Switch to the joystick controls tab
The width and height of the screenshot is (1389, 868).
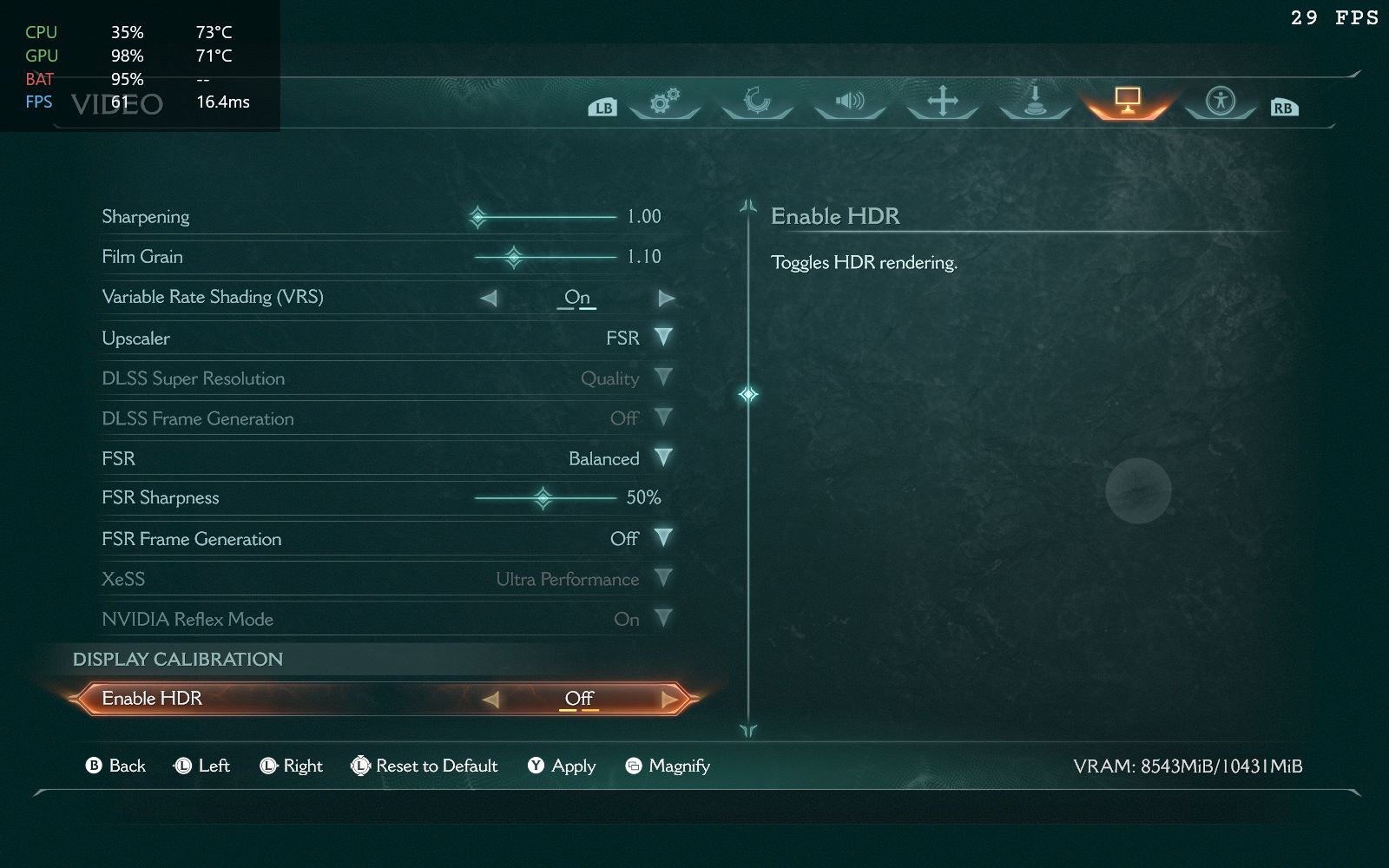tap(1034, 101)
